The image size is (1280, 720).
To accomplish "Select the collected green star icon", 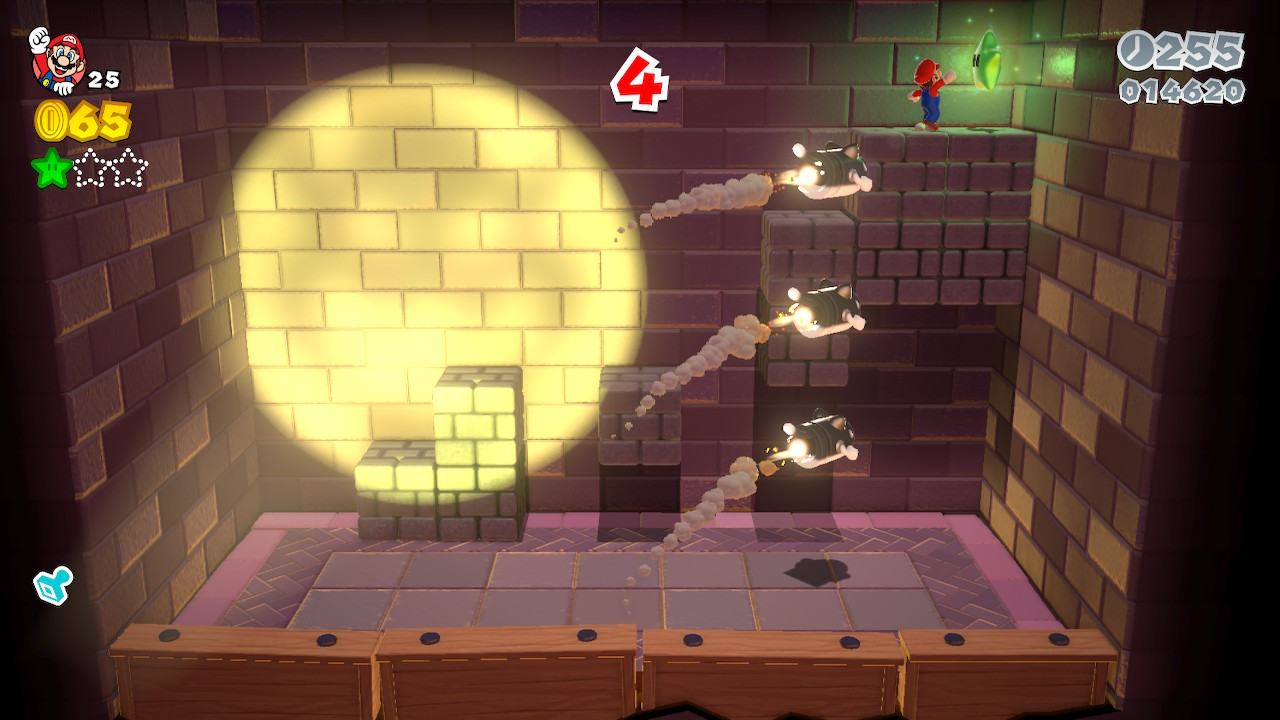I will (51, 168).
